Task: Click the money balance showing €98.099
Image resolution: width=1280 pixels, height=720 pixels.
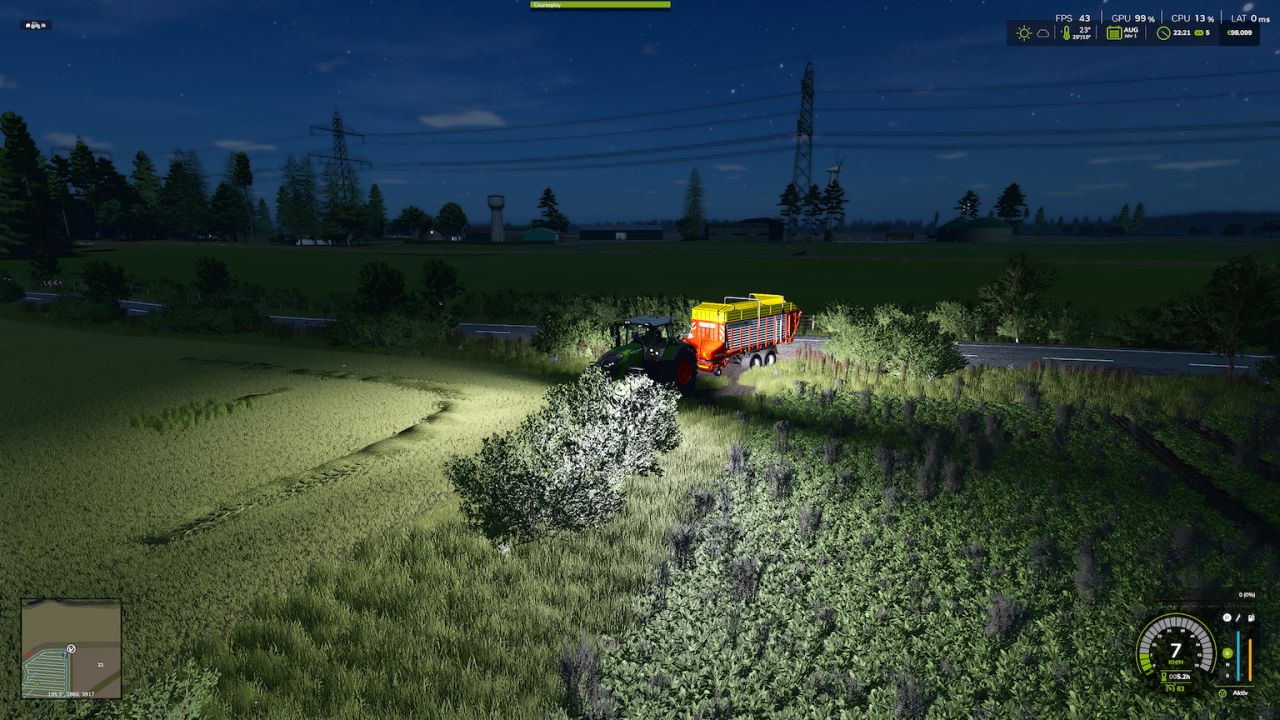Action: pyautogui.click(x=1240, y=33)
